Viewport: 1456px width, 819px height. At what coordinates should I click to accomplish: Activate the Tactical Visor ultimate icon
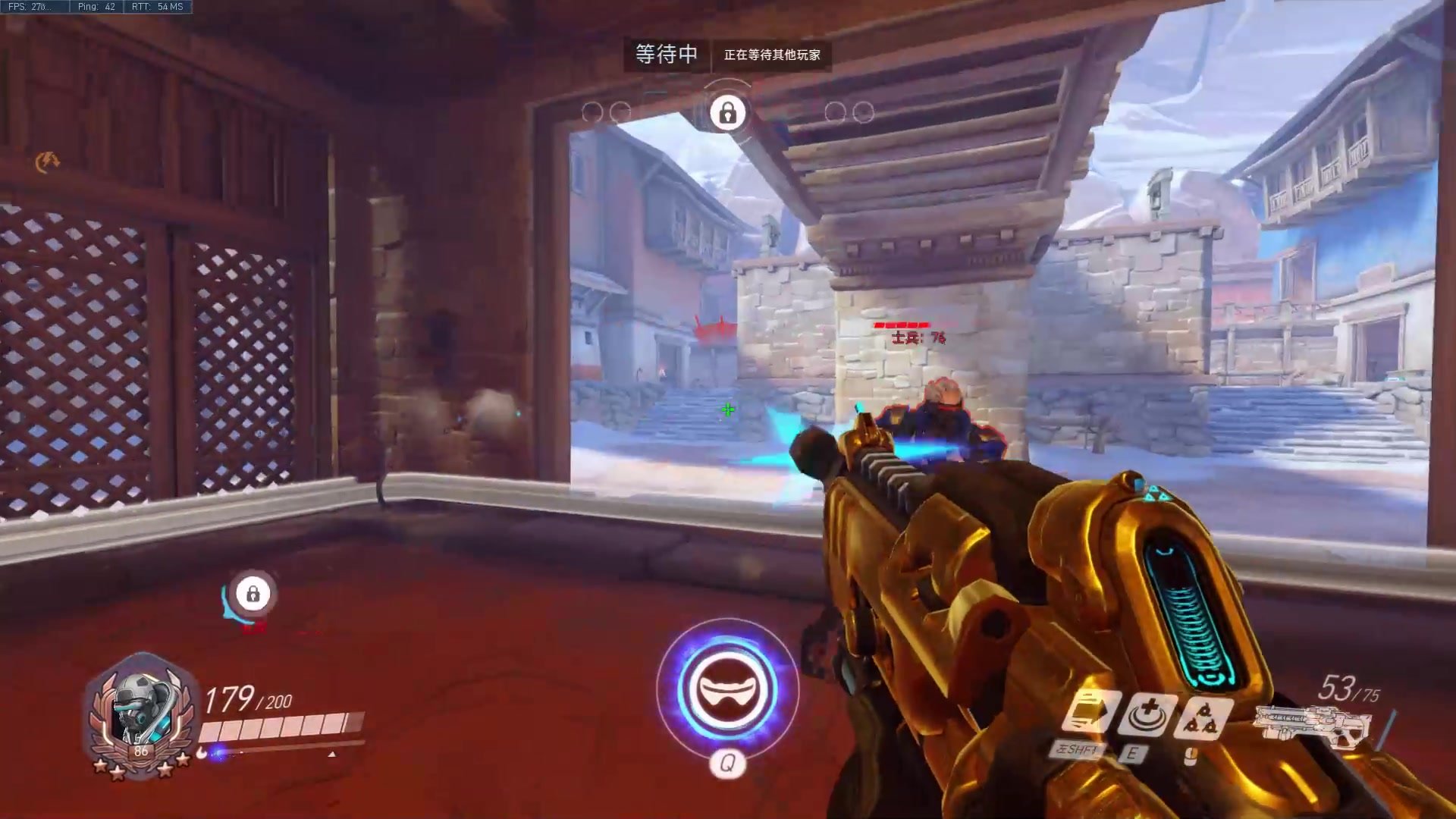click(727, 689)
